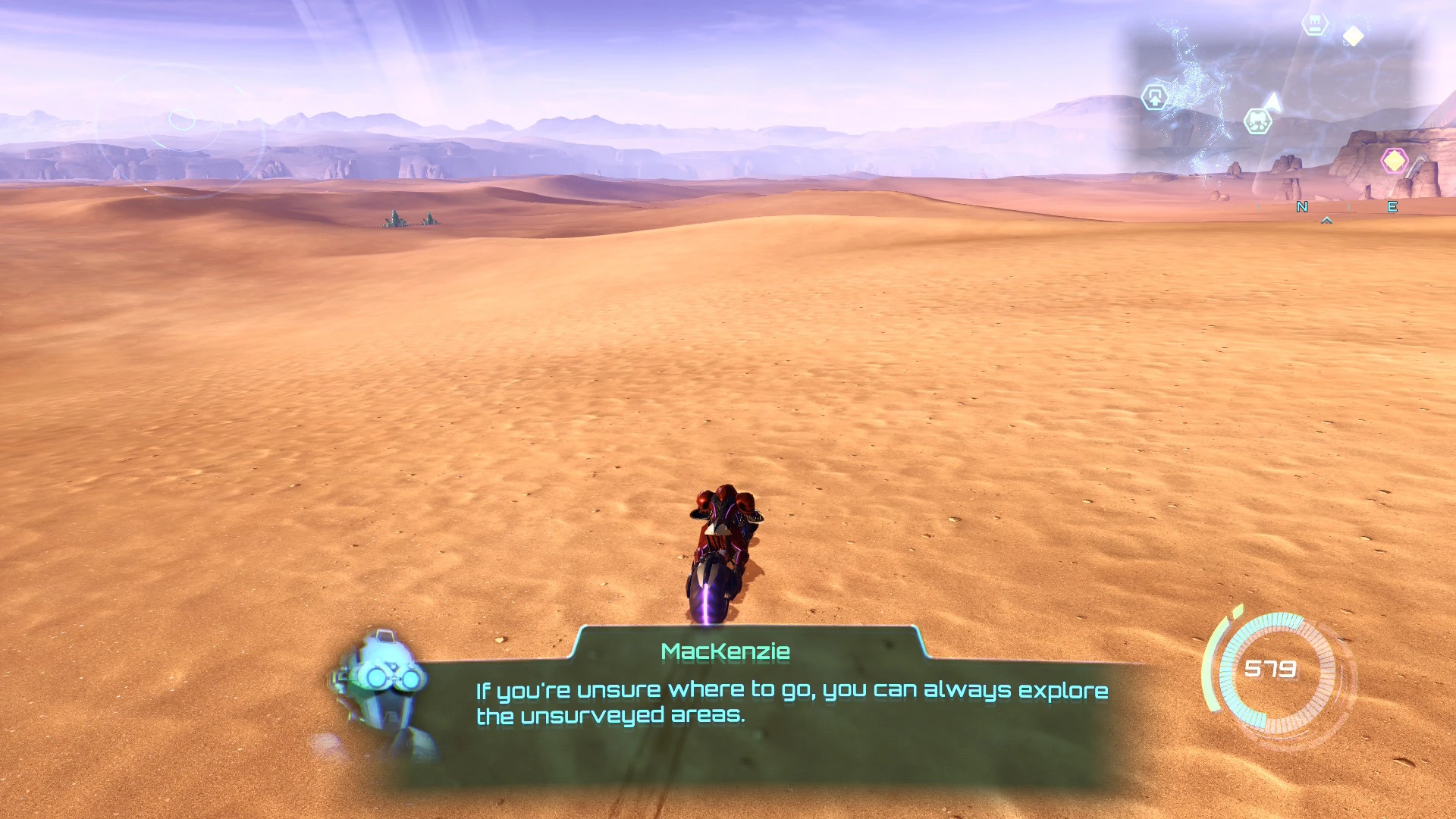1456x819 pixels.
Task: Select the hexagon marker beside the player arrow
Action: (1257, 121)
